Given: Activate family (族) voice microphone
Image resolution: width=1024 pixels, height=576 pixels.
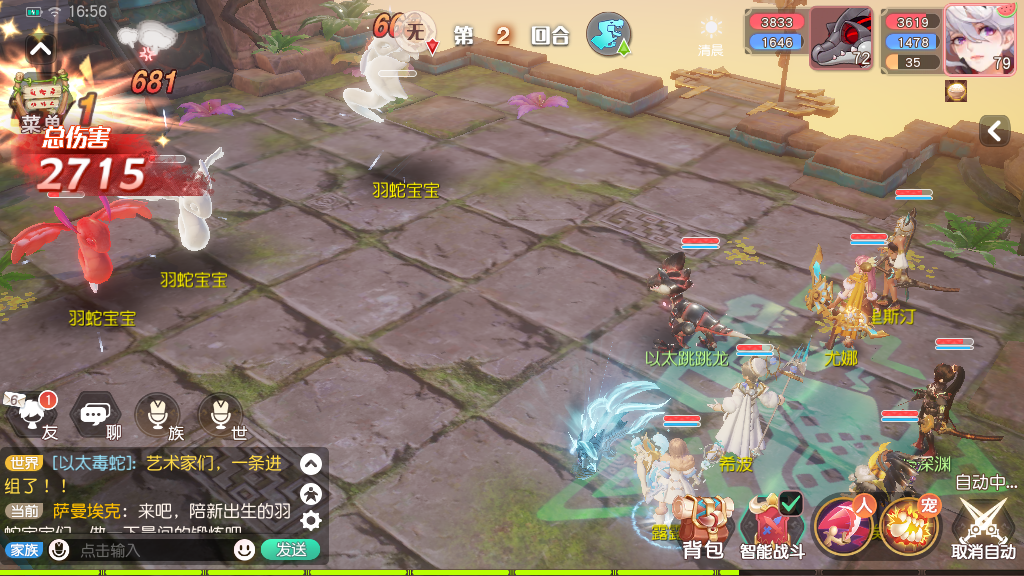Looking at the screenshot, I should 158,415.
